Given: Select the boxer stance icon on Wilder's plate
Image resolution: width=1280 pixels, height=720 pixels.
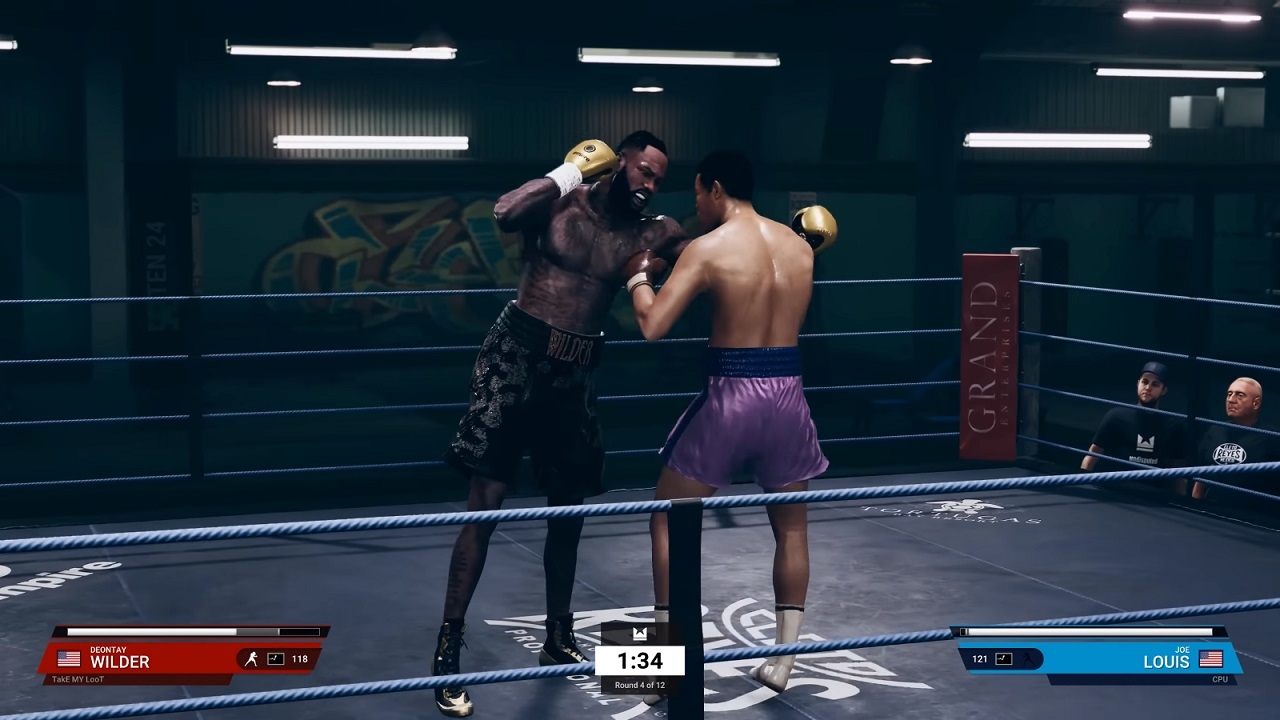Looking at the screenshot, I should coord(251,659).
